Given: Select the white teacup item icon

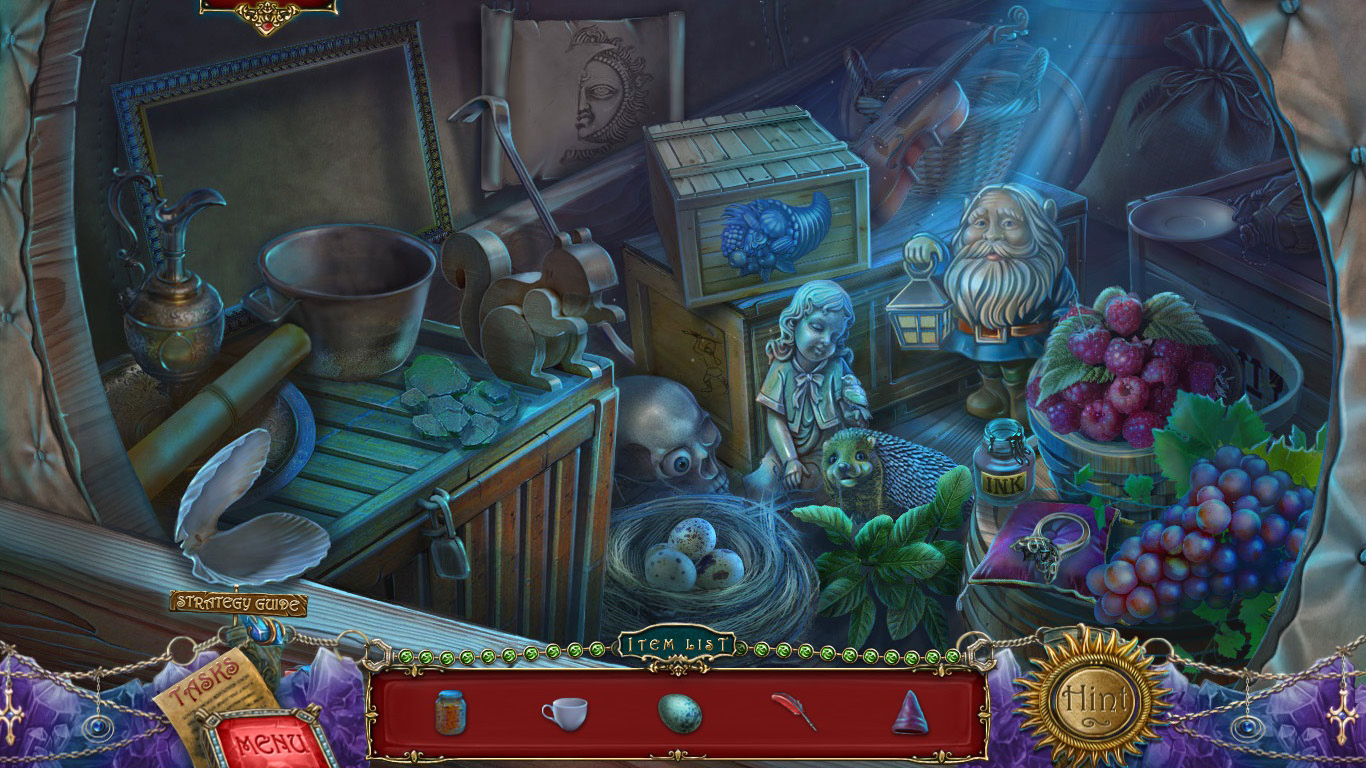Looking at the screenshot, I should [x=567, y=714].
